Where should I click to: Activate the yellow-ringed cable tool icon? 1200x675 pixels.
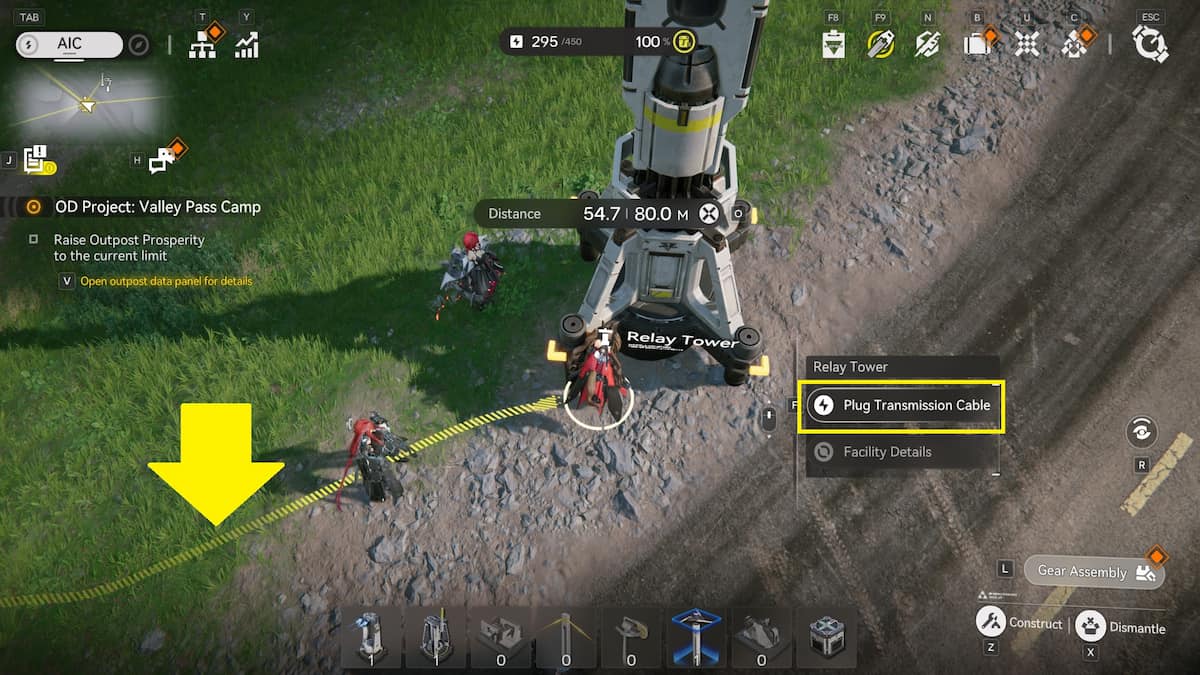click(880, 44)
